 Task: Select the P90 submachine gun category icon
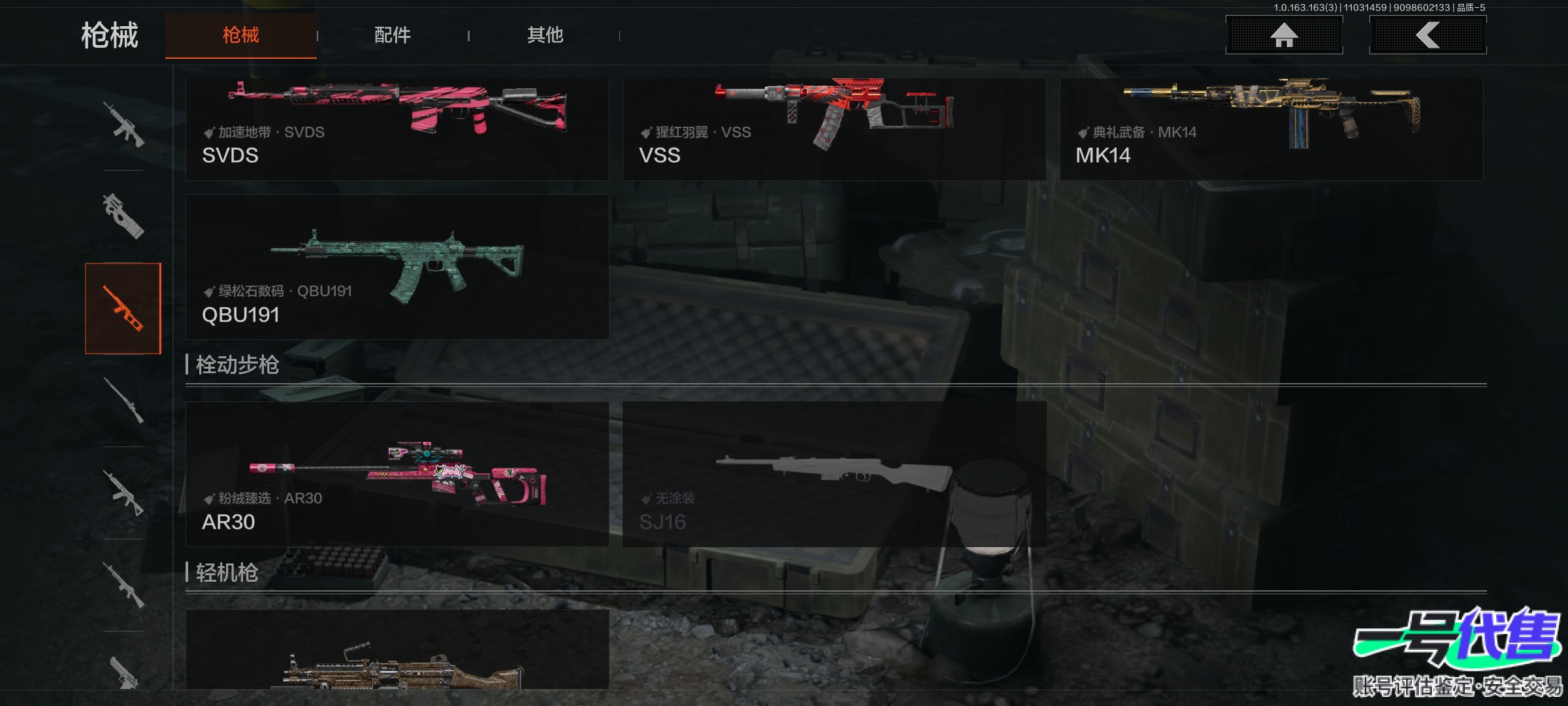click(x=123, y=216)
